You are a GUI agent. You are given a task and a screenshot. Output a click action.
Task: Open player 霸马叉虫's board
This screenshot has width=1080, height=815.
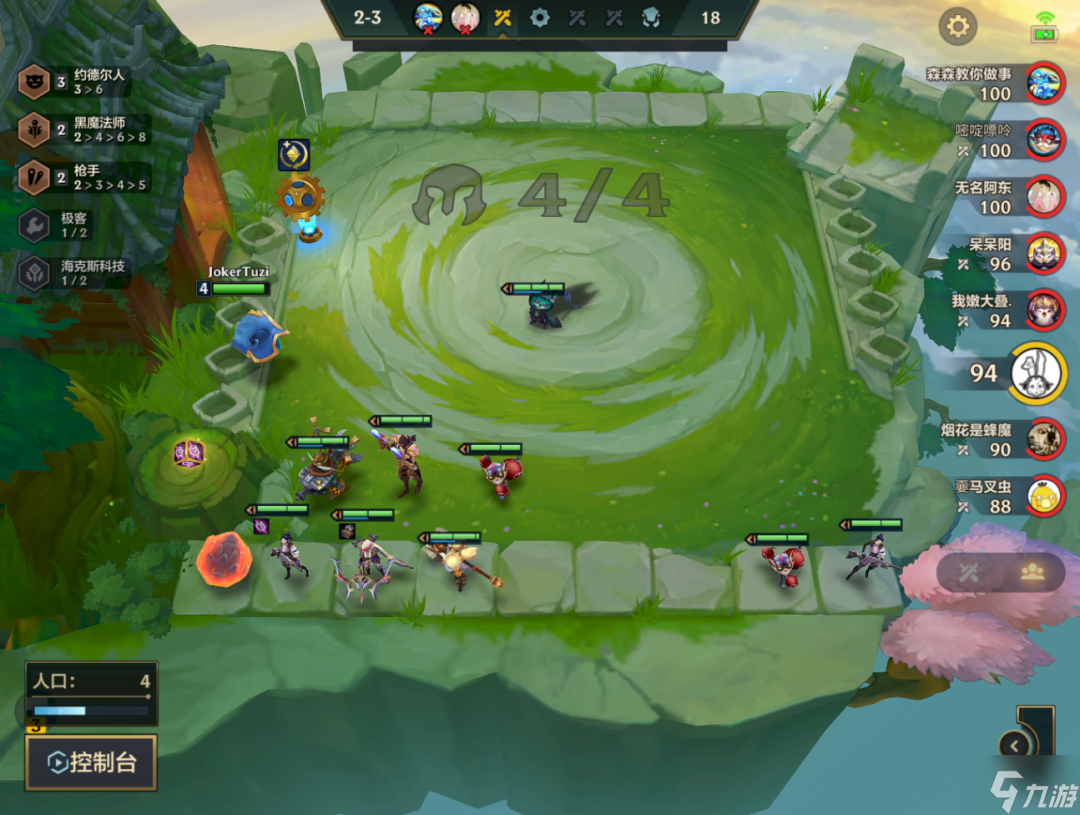coord(1045,495)
